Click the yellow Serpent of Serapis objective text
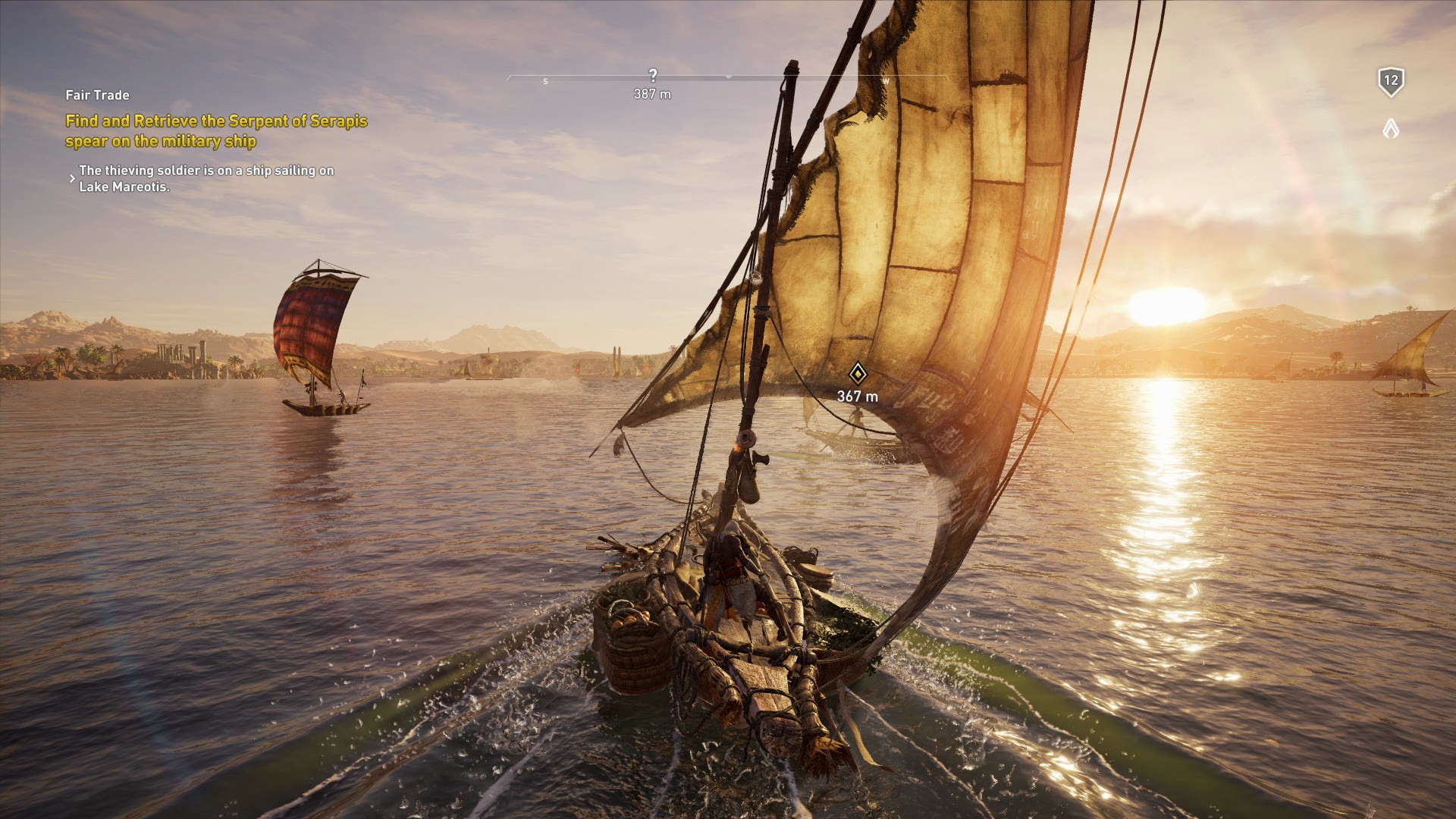 click(216, 130)
